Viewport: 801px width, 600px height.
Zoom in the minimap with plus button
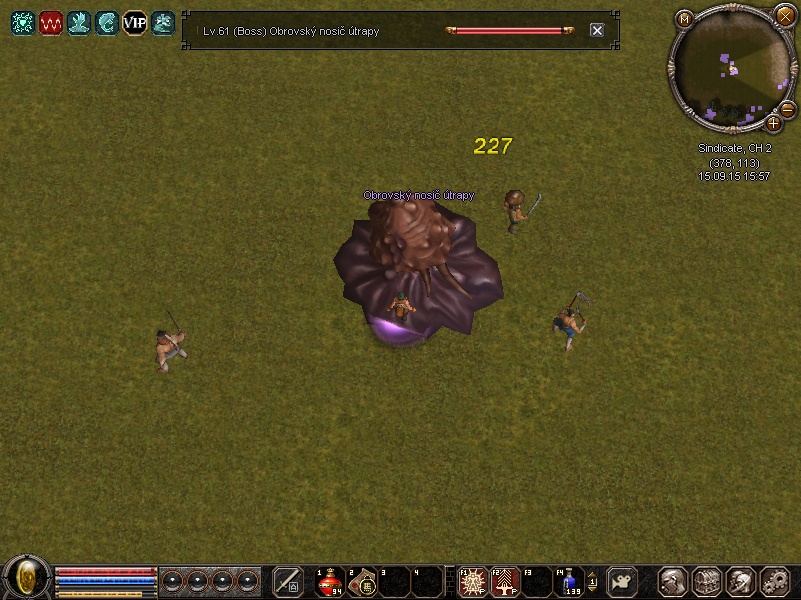[x=773, y=123]
